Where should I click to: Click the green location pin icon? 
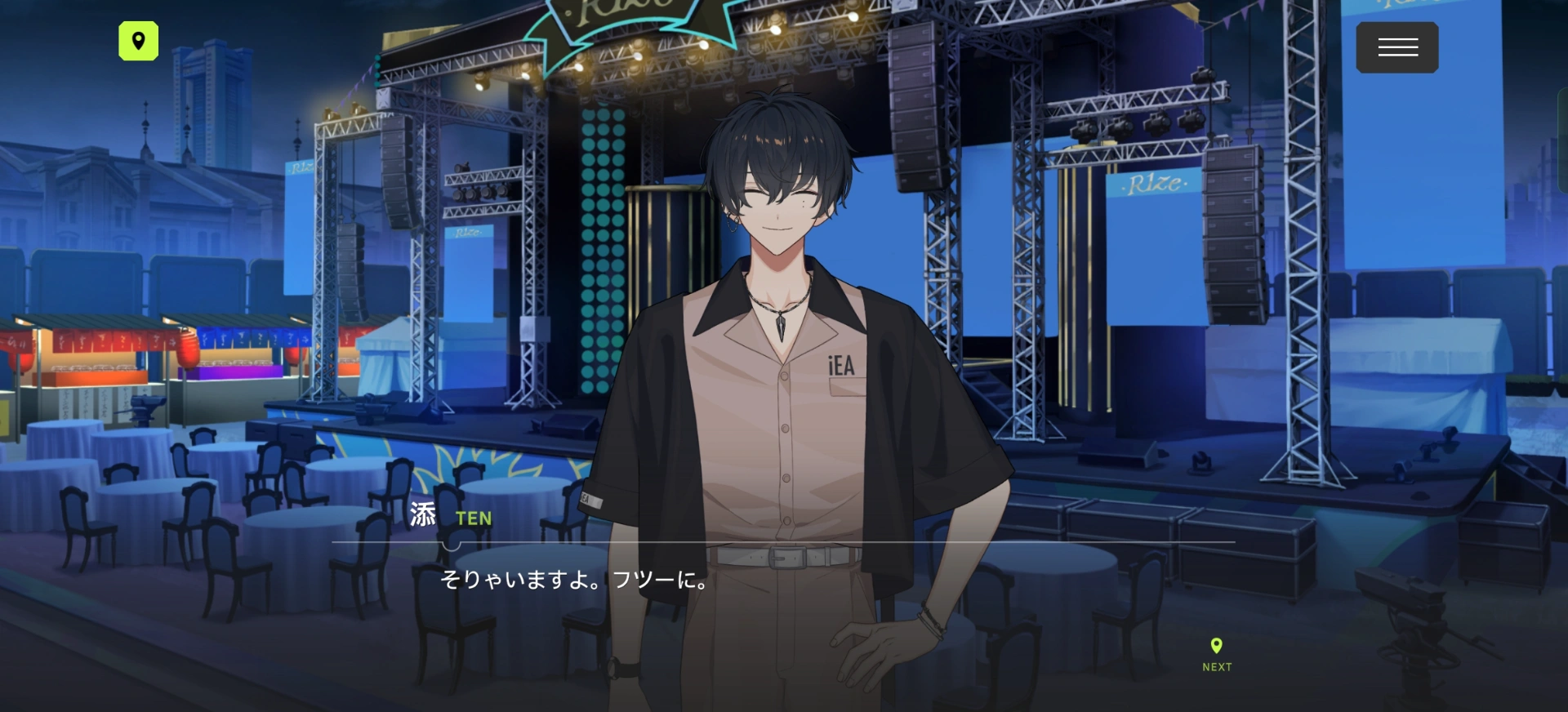tap(139, 41)
